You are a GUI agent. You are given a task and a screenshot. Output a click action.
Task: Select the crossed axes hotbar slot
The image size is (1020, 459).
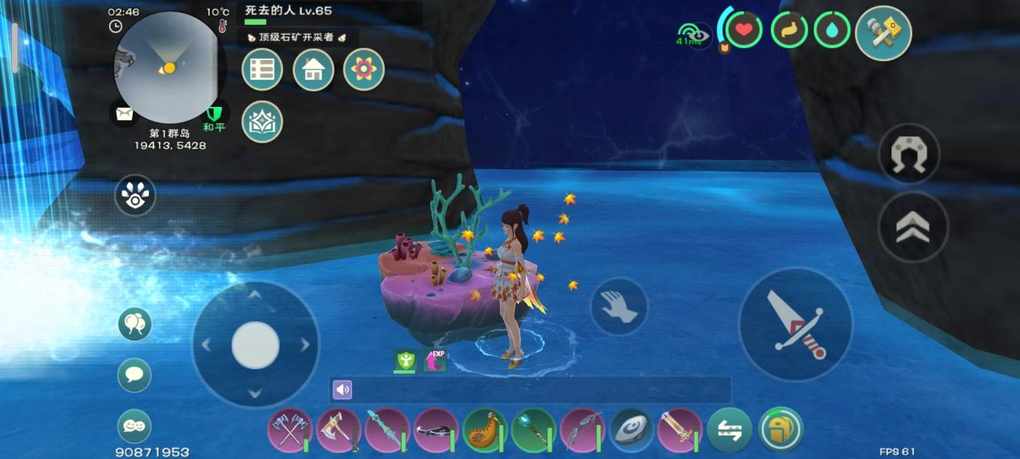tap(290, 431)
